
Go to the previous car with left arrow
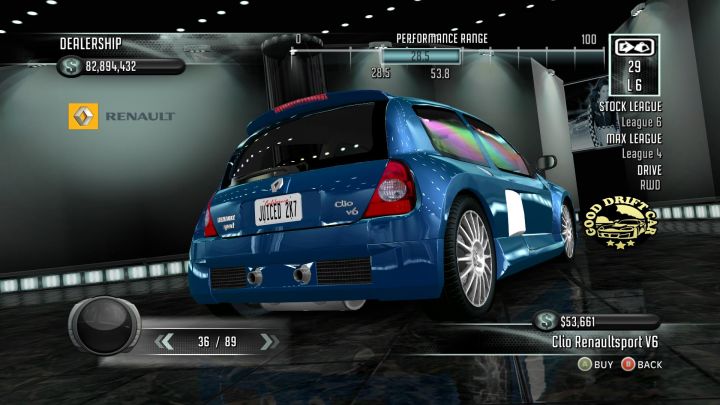tap(164, 342)
